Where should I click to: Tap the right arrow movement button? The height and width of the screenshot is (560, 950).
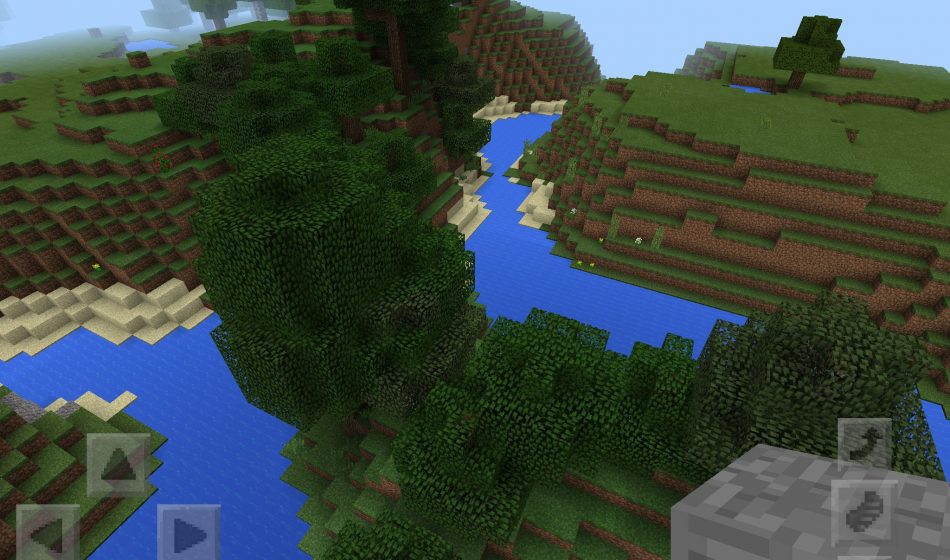pos(188,533)
